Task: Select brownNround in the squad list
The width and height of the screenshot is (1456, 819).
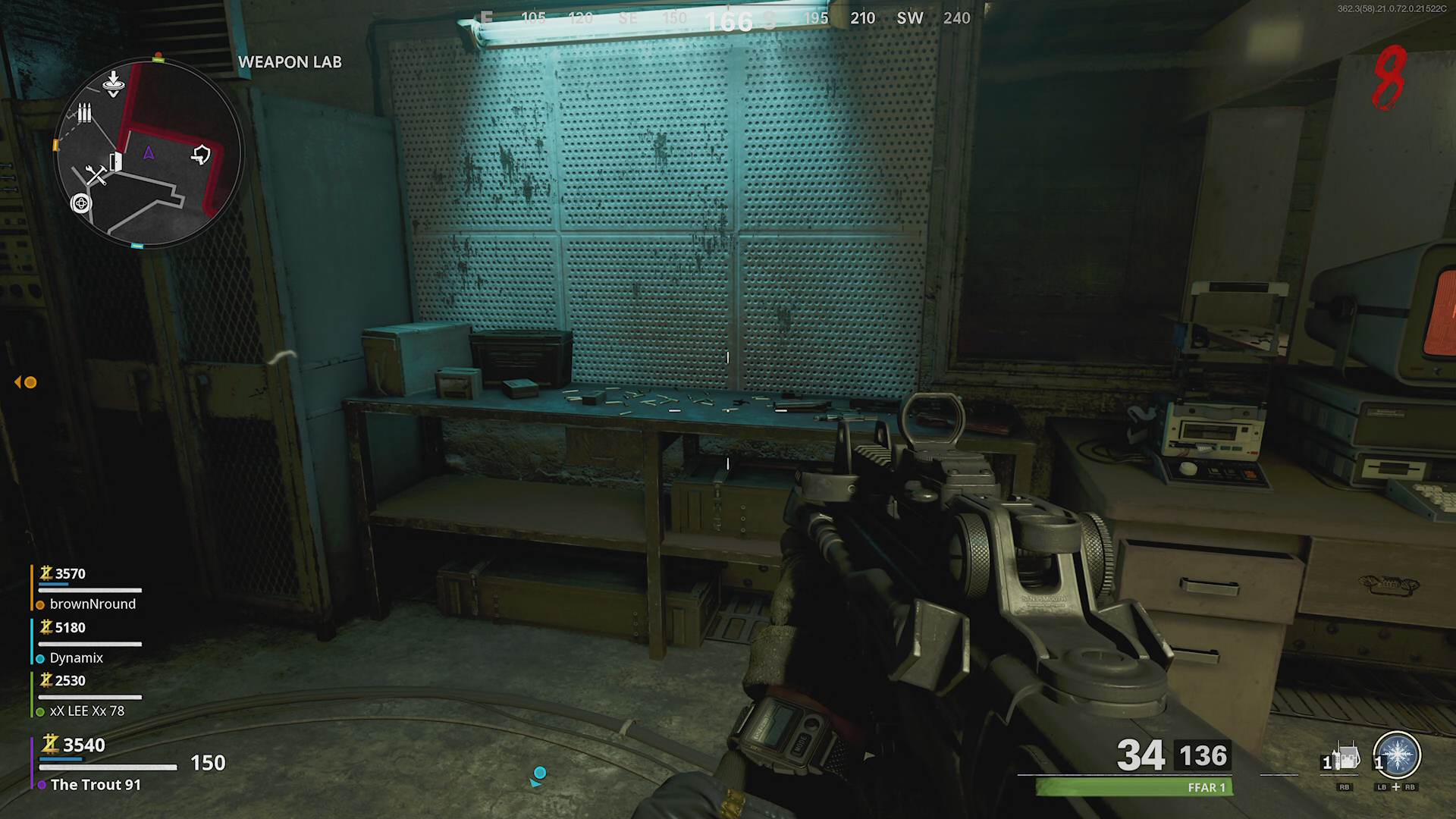Action: click(93, 604)
